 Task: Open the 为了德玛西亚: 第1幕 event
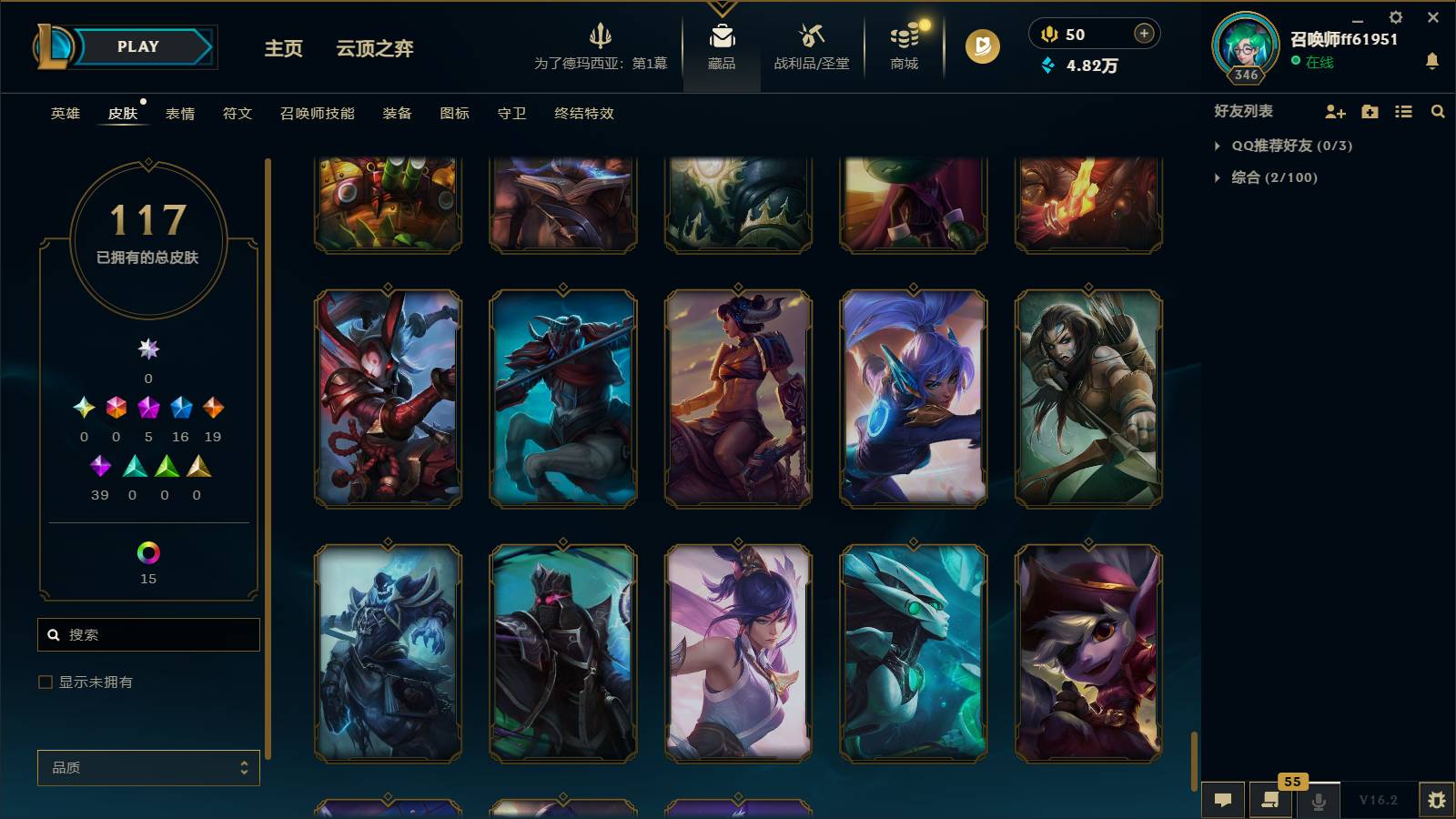pos(602,47)
